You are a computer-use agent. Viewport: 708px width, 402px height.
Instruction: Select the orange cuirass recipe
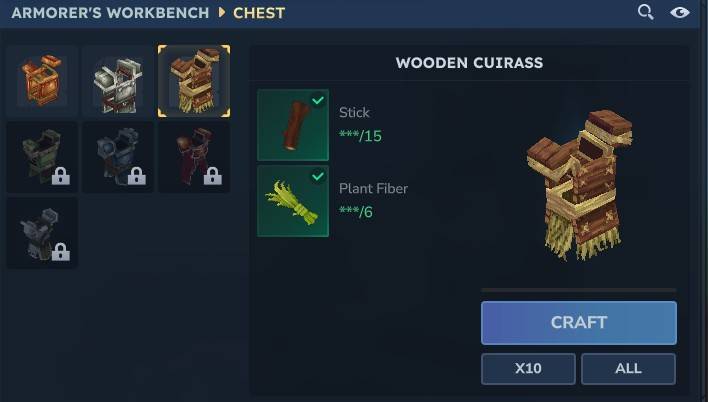tap(42, 81)
